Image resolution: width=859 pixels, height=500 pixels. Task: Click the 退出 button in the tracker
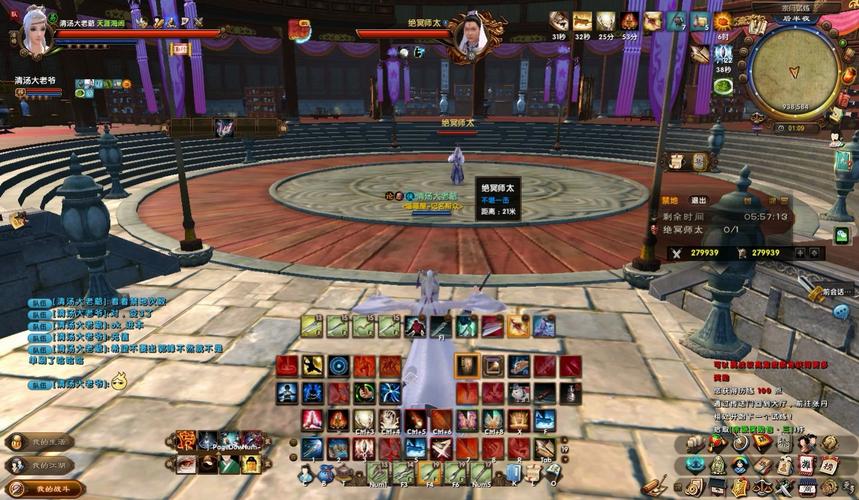[x=699, y=200]
